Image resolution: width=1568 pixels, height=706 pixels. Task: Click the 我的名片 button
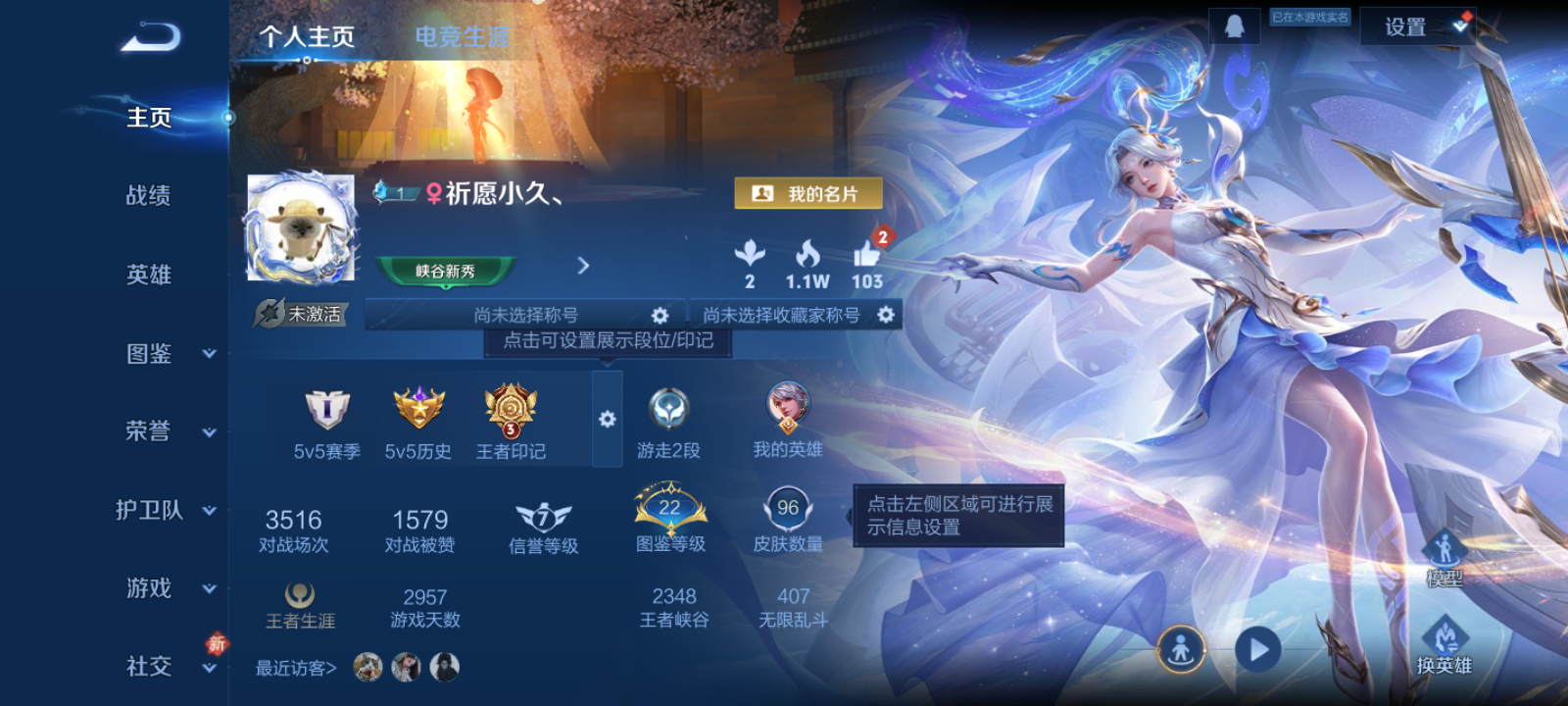(x=809, y=193)
